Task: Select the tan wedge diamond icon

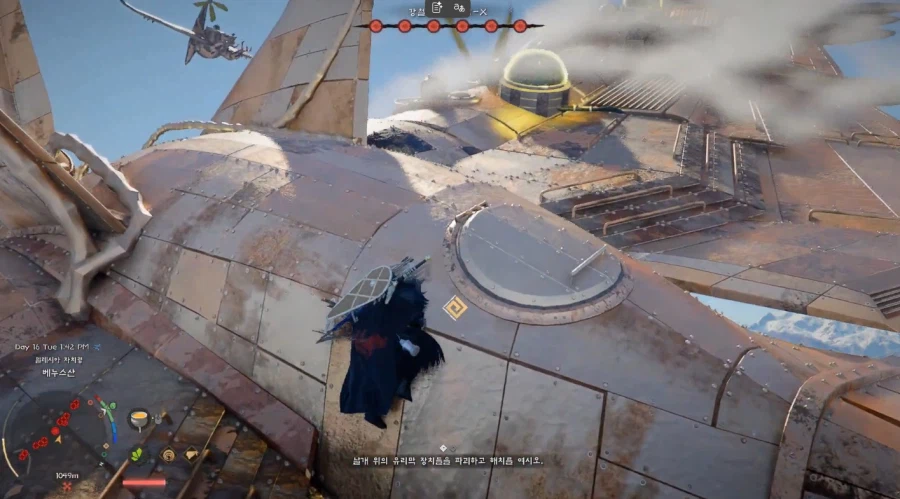Action: 192,454
